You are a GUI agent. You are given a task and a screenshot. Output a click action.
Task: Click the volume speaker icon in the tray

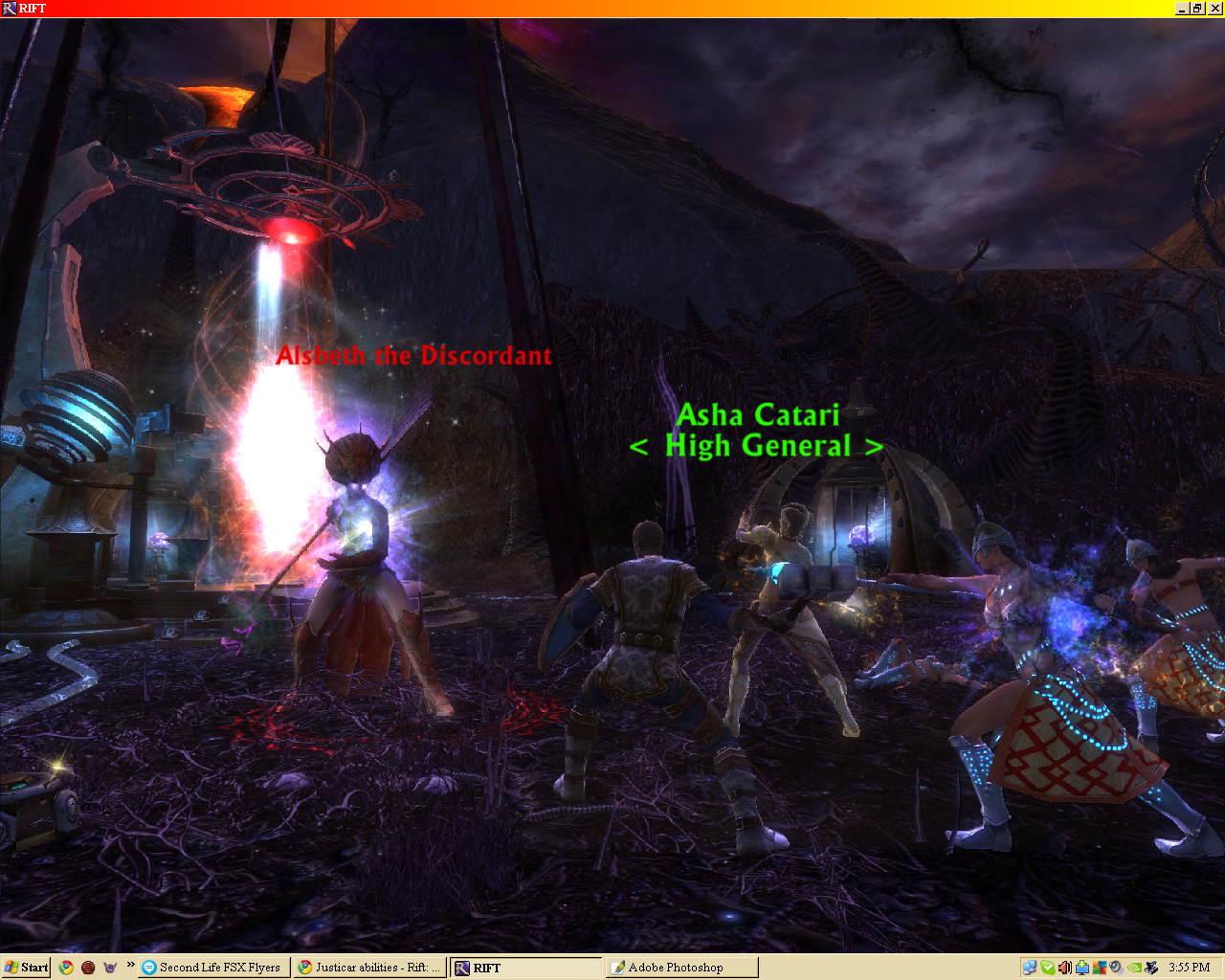click(x=1064, y=968)
